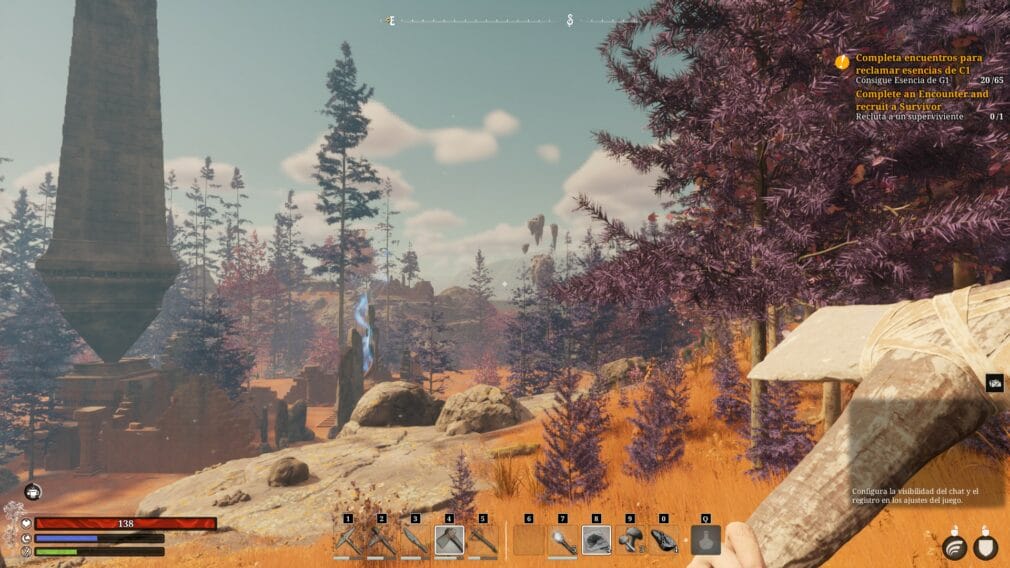Click the shield buff icon

(x=986, y=547)
